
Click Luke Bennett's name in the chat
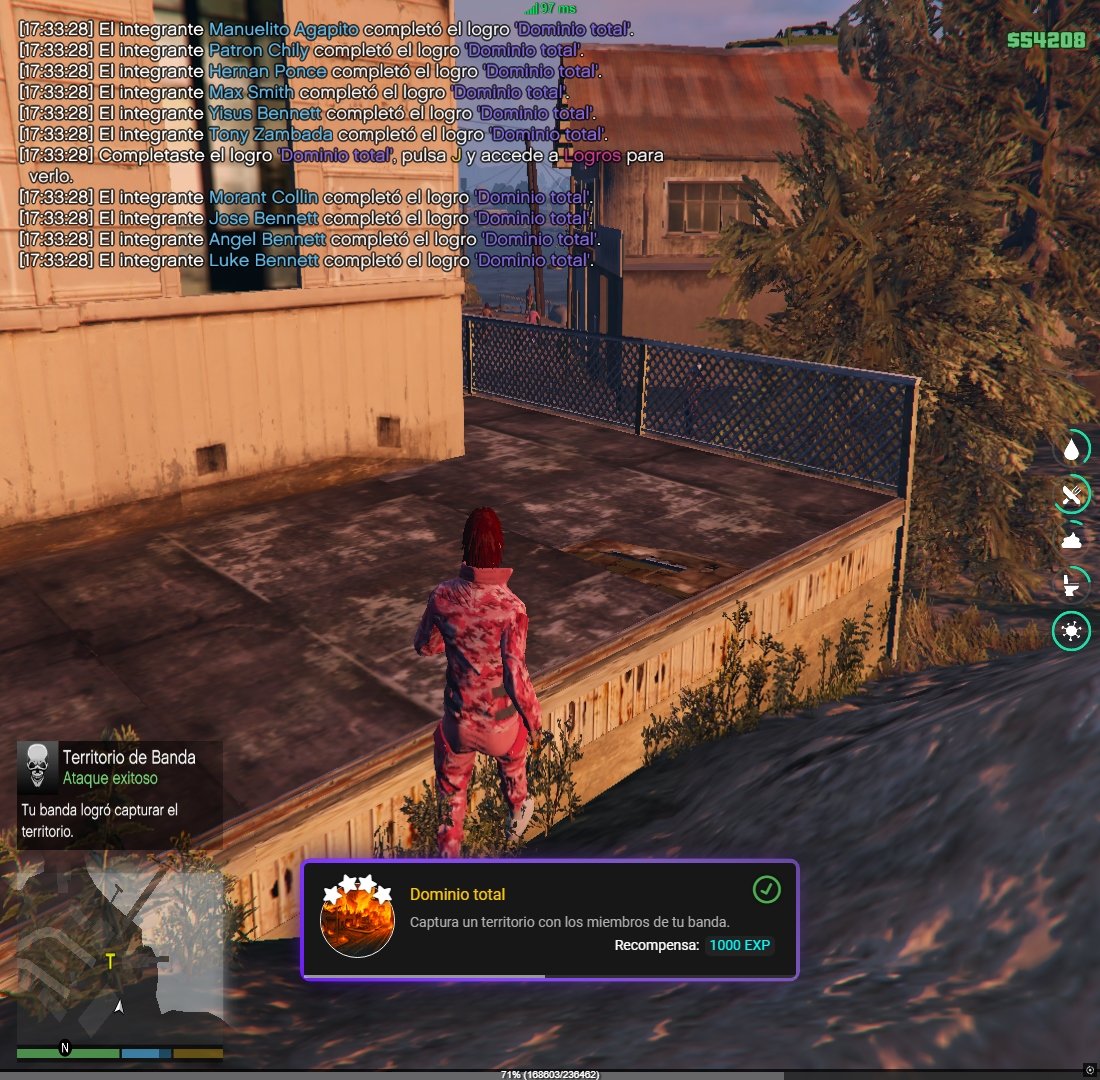(x=263, y=261)
